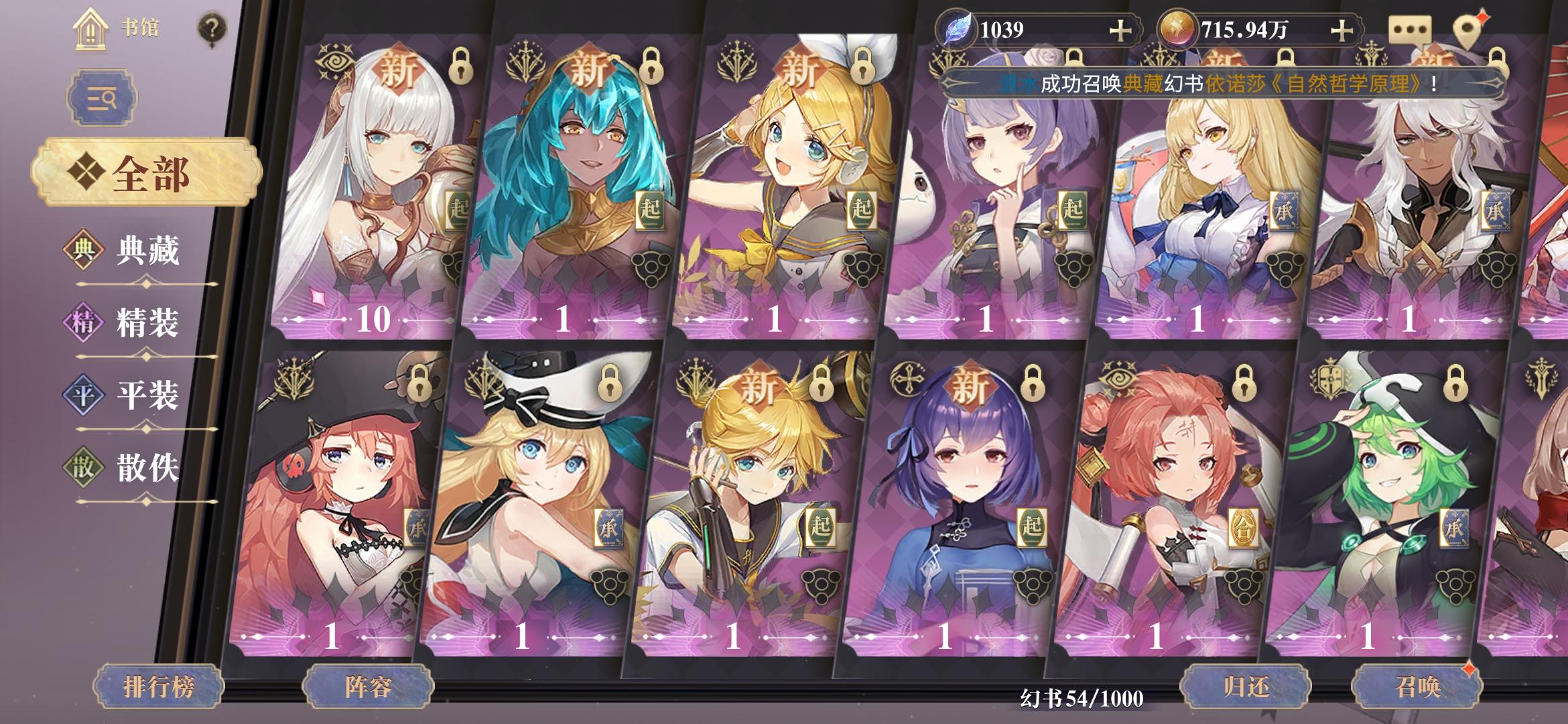1568x724 pixels.
Task: Open the question mark help icon
Action: pyautogui.click(x=212, y=27)
